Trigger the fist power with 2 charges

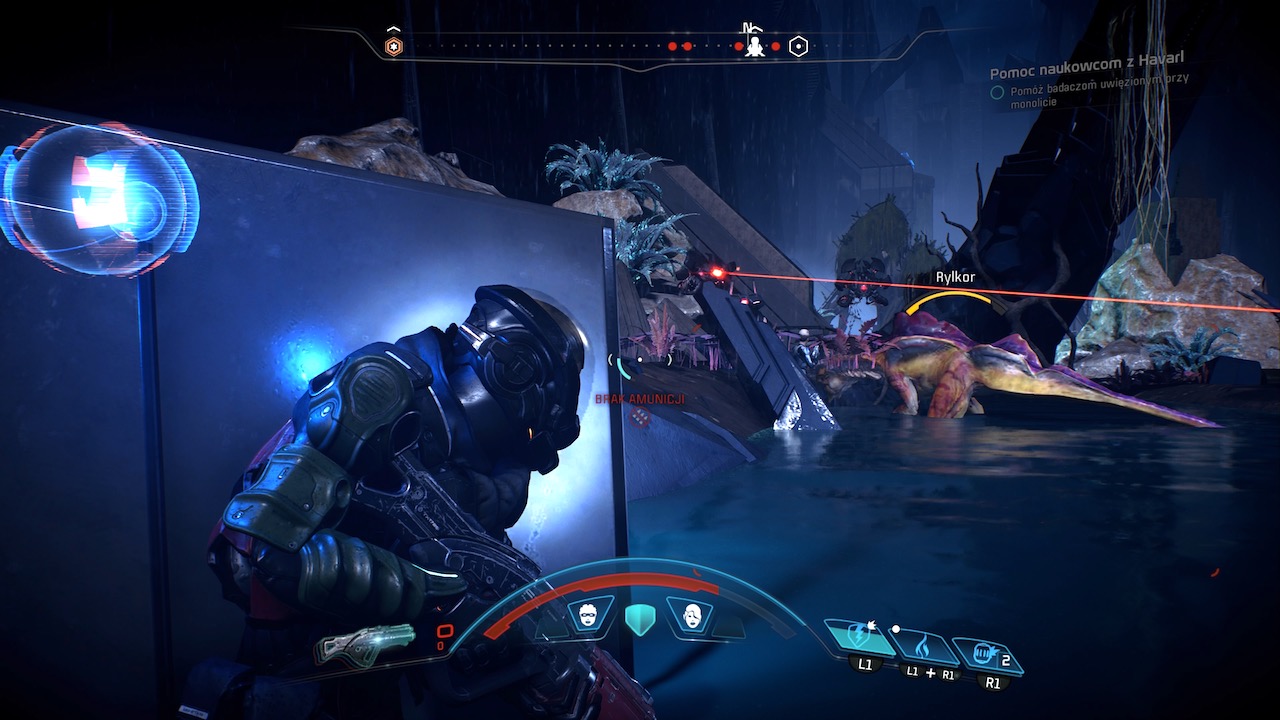tap(984, 657)
